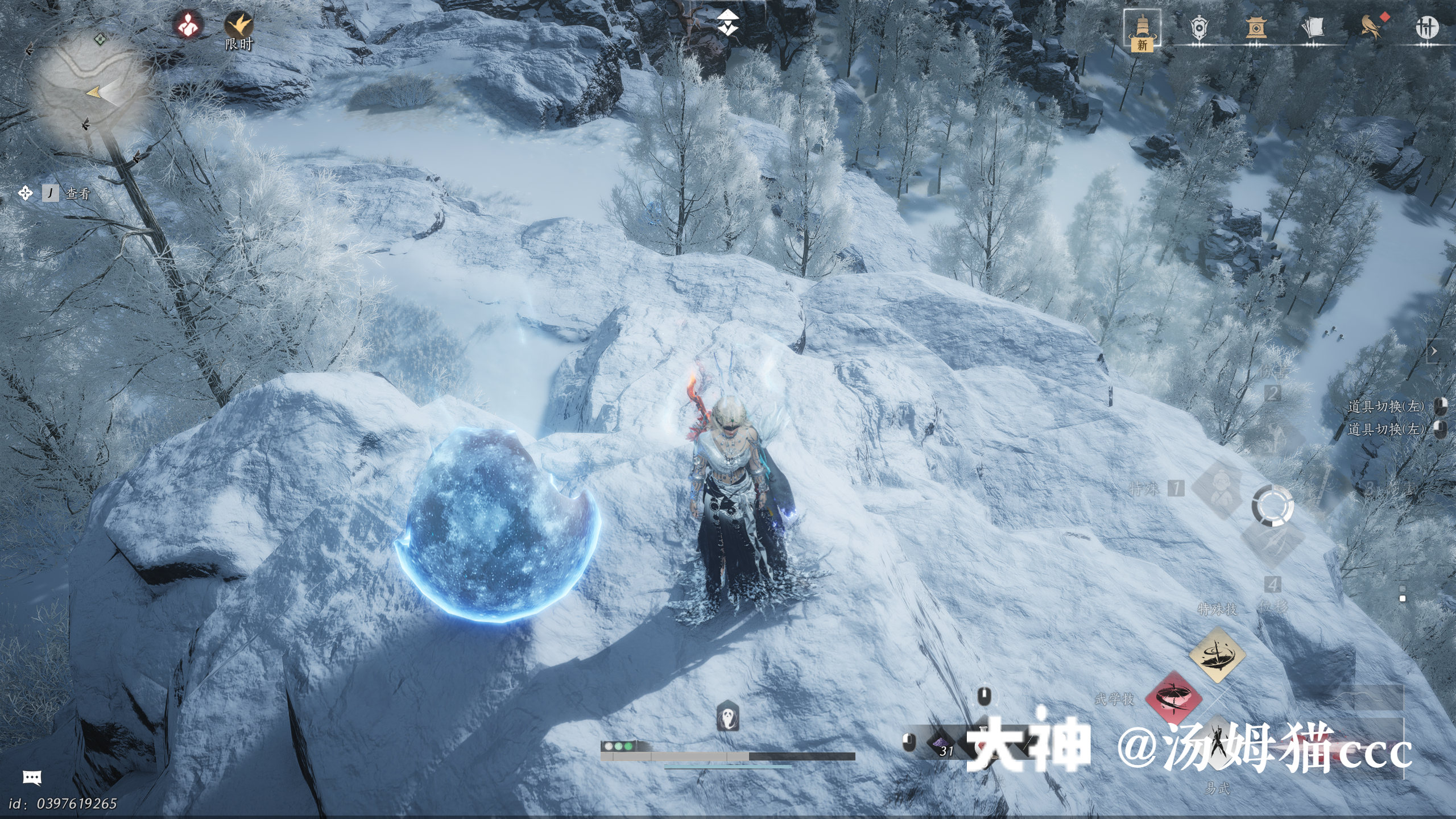Activate the red 武学技 umbrella skill

pyautogui.click(x=1173, y=698)
